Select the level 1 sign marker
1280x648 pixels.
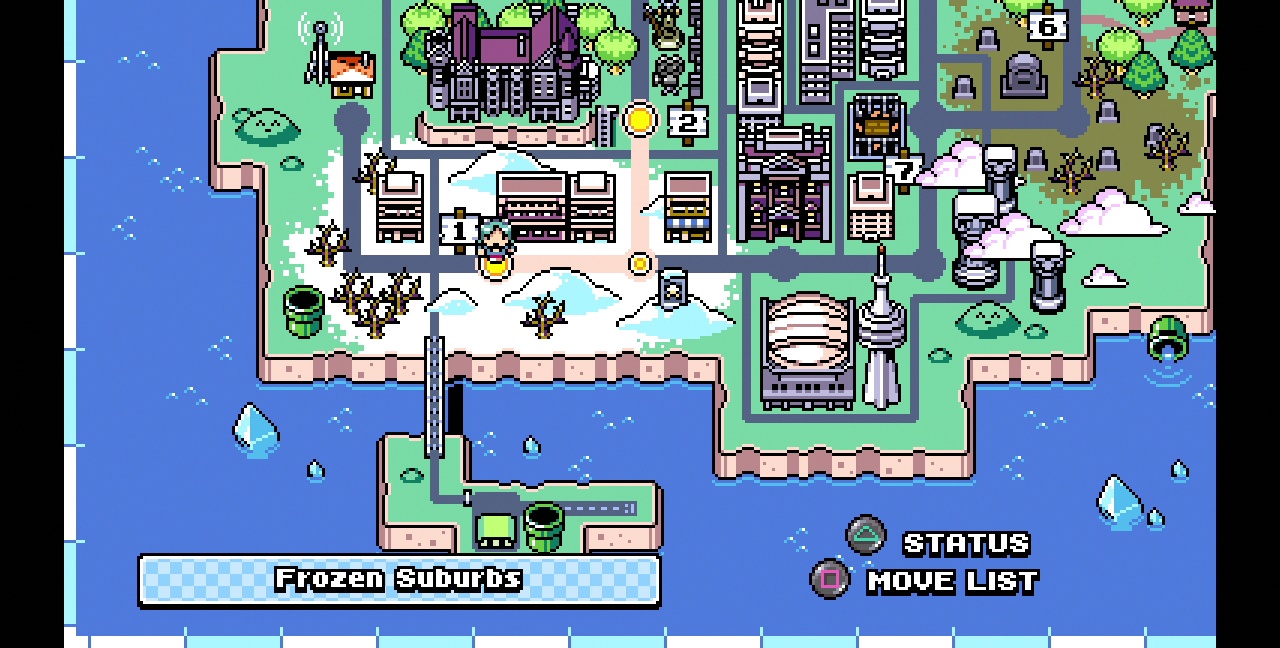[x=459, y=231]
